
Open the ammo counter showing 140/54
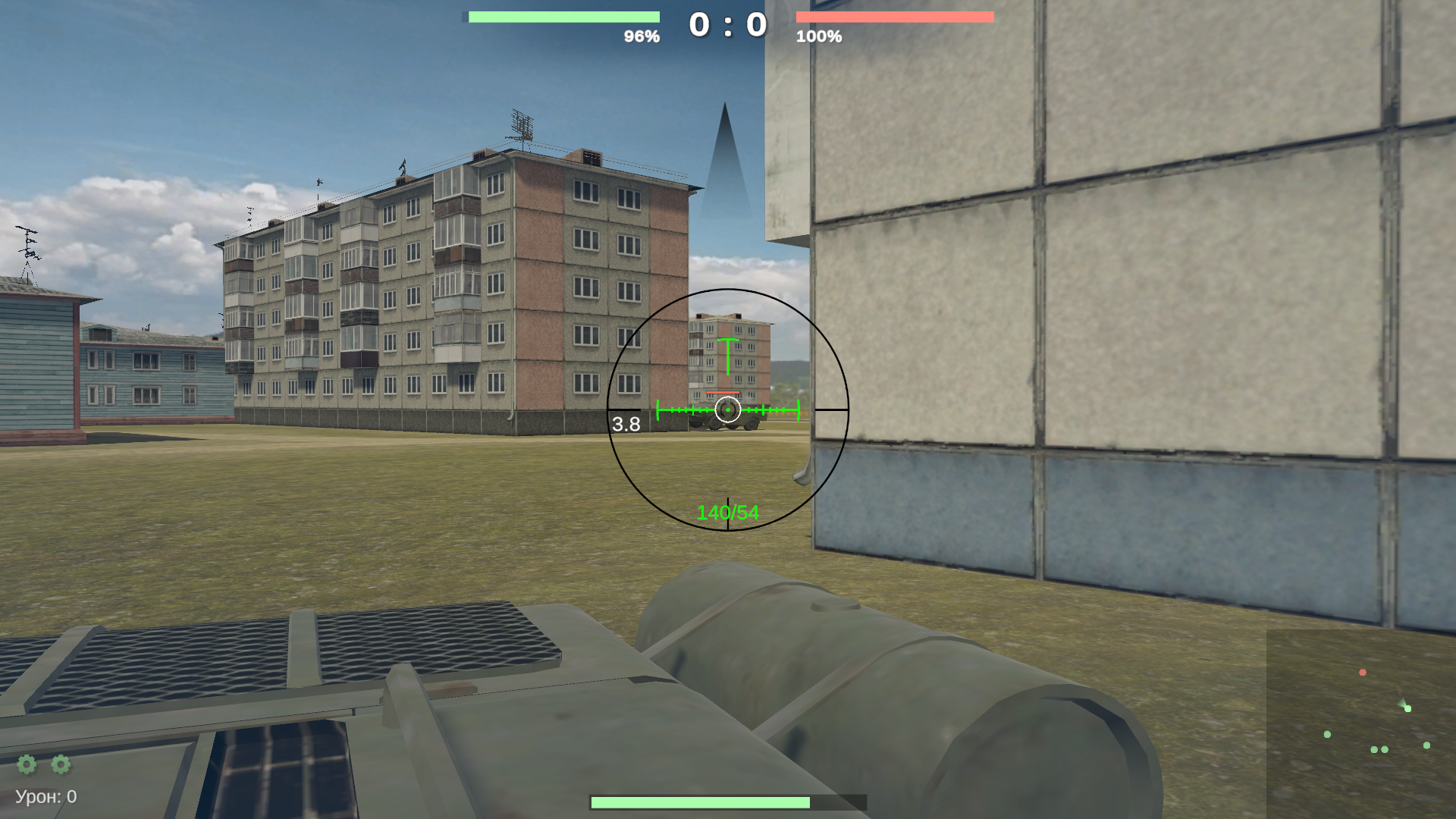click(726, 511)
